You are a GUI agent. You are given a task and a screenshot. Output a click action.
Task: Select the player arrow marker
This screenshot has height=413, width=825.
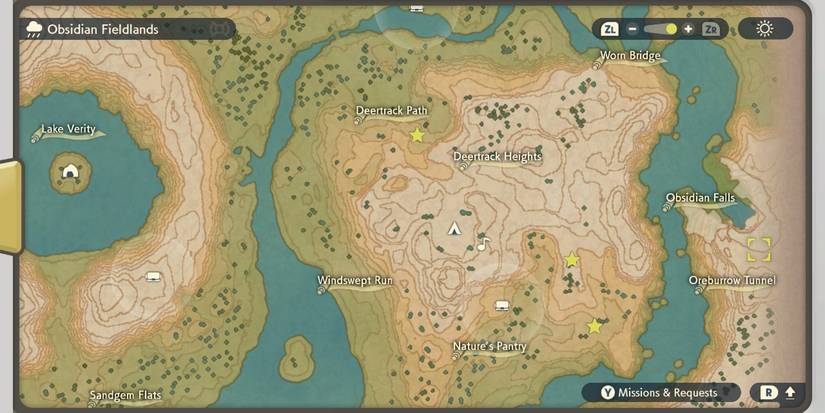(x=454, y=229)
